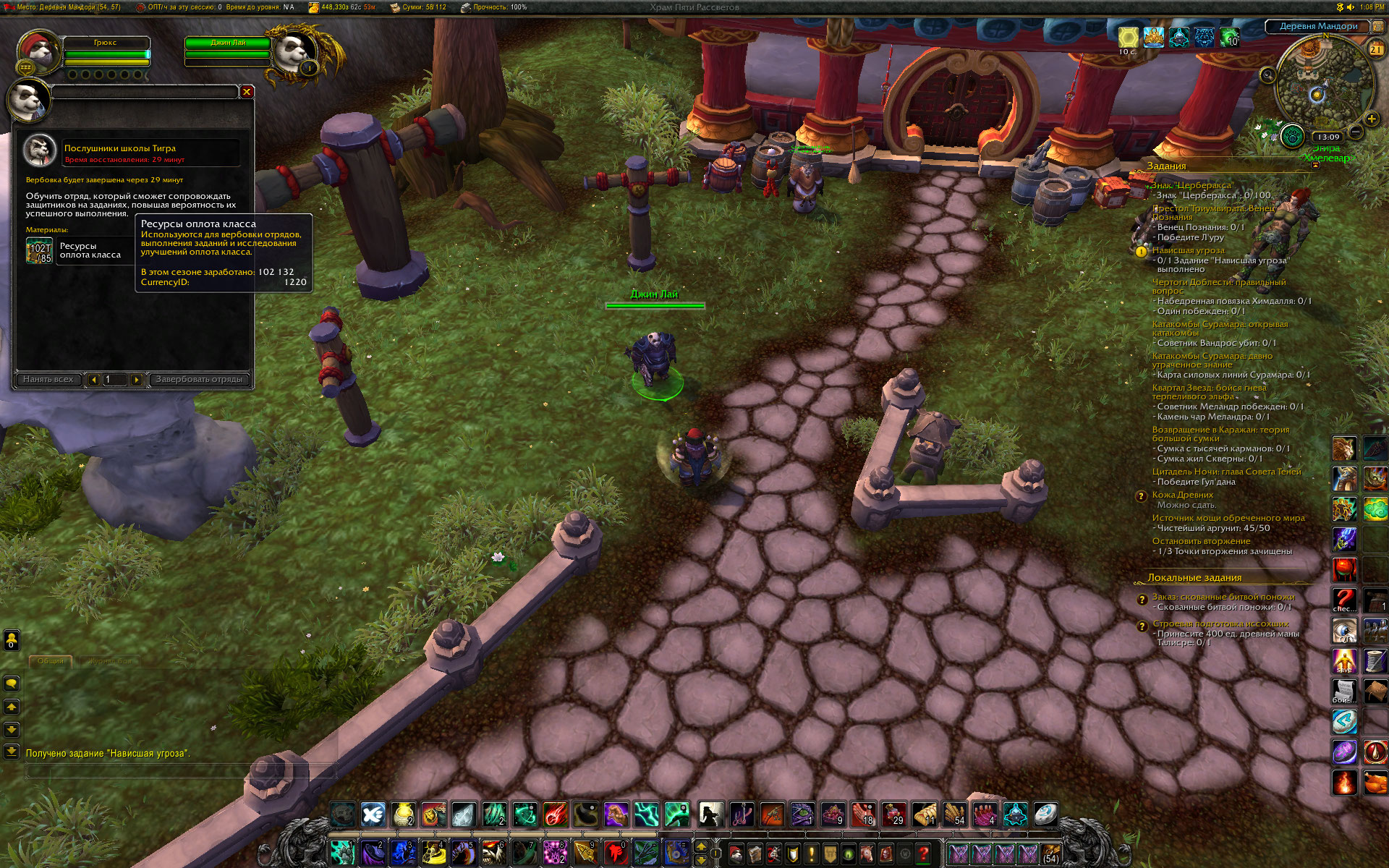
Task: Open the class hall paw report button
Action: pyautogui.click(x=1291, y=135)
